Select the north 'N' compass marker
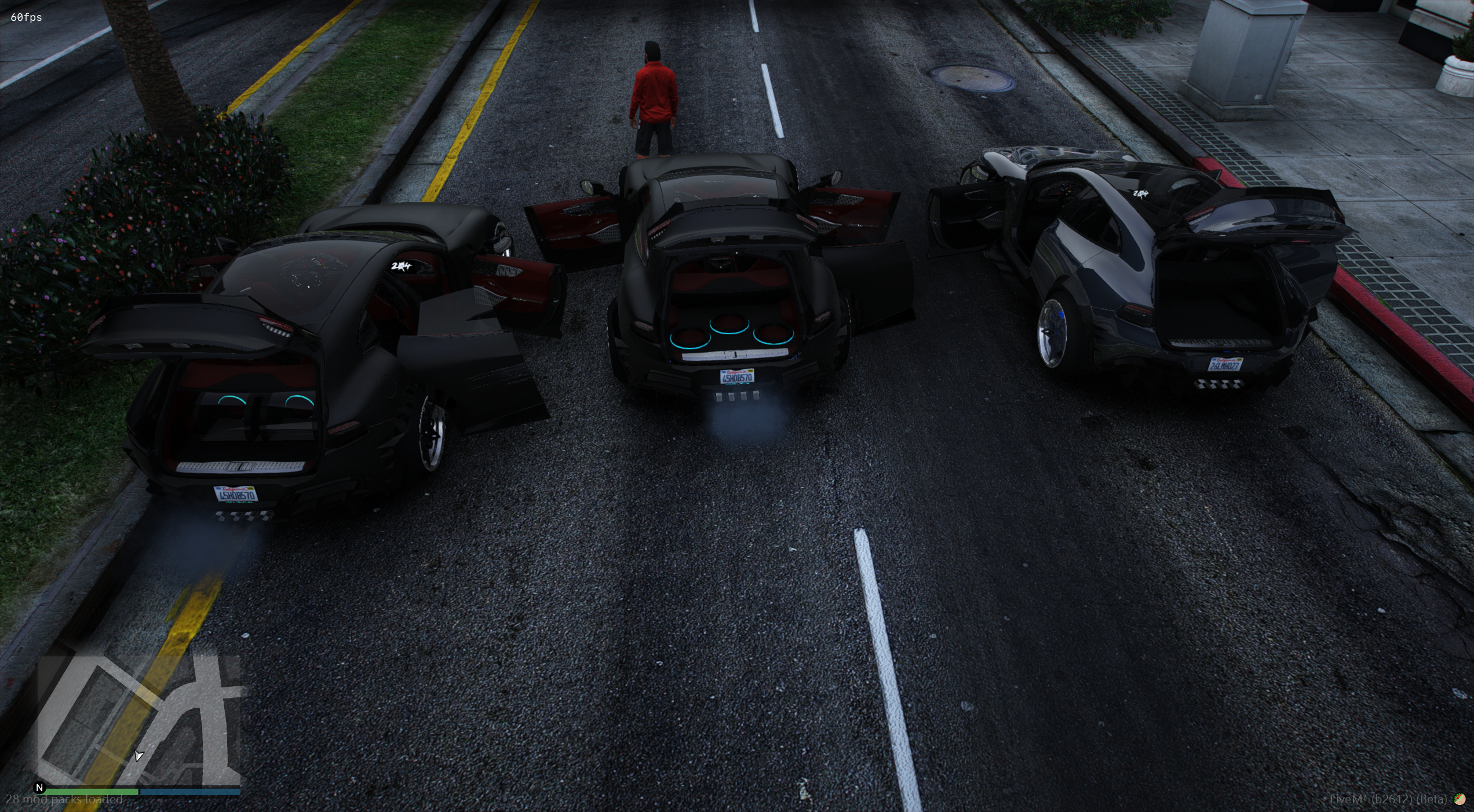Screen dimensions: 1474x812 39,788
